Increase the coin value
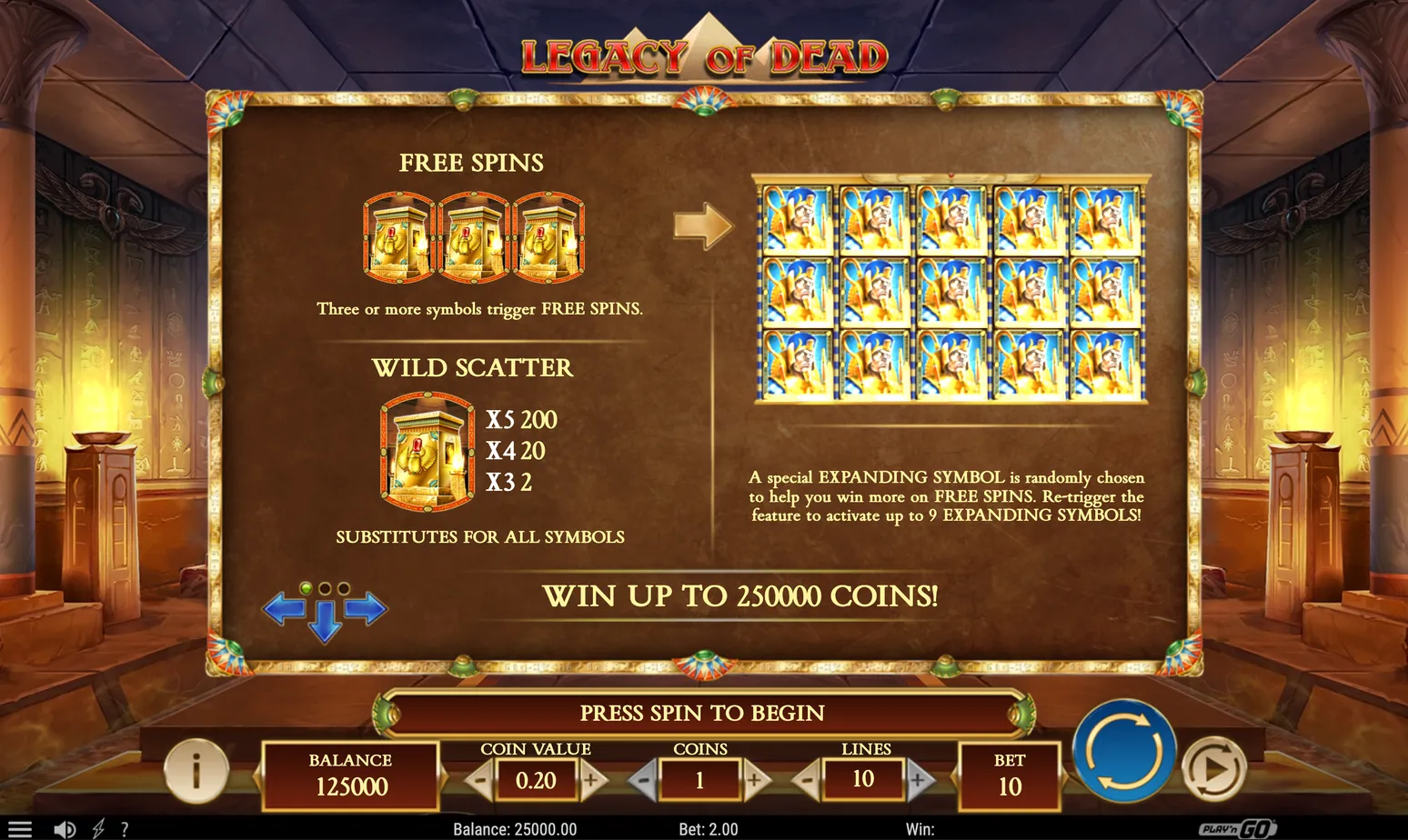This screenshot has height=840, width=1408. [592, 780]
